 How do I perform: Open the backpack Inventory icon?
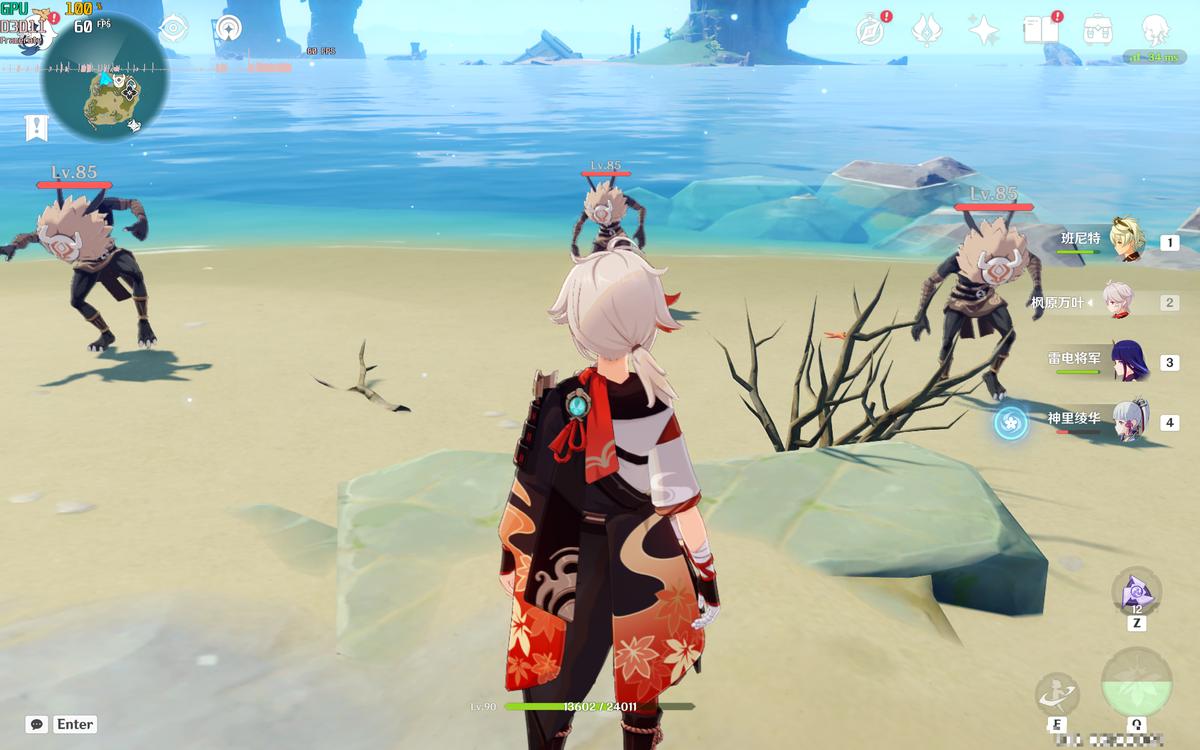click(1099, 30)
